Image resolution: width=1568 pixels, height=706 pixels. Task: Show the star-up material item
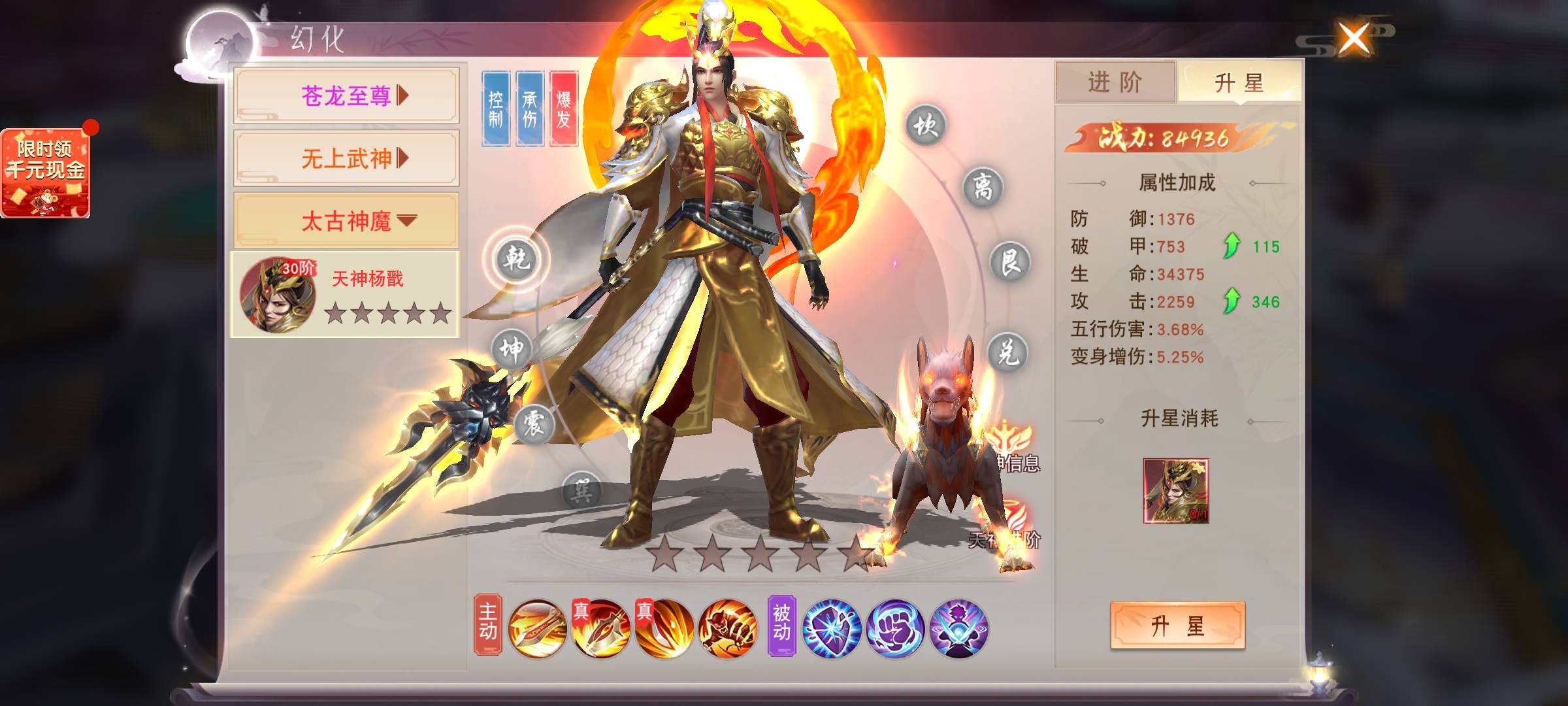pos(1175,490)
